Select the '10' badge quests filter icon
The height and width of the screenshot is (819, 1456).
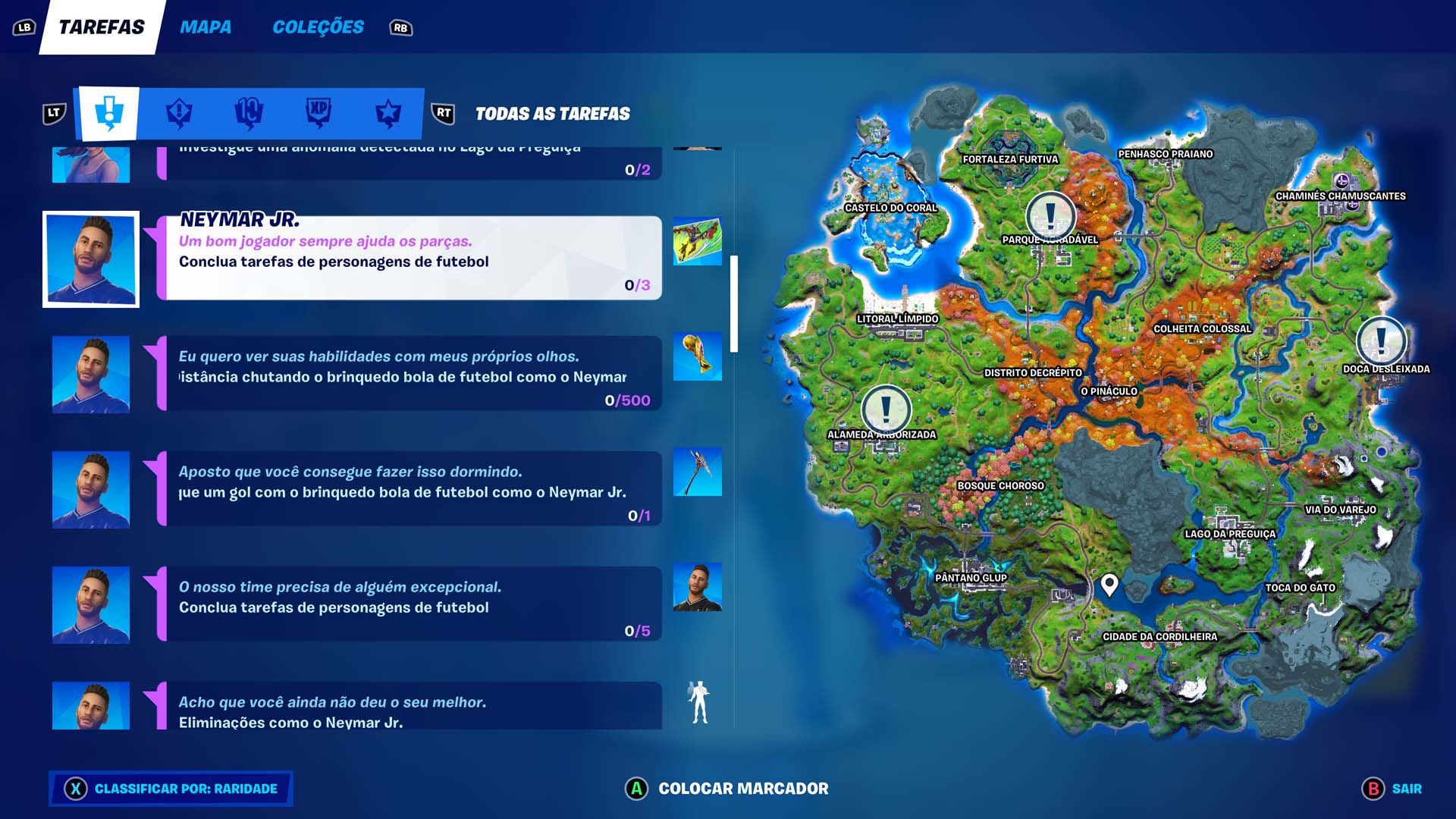[249, 112]
